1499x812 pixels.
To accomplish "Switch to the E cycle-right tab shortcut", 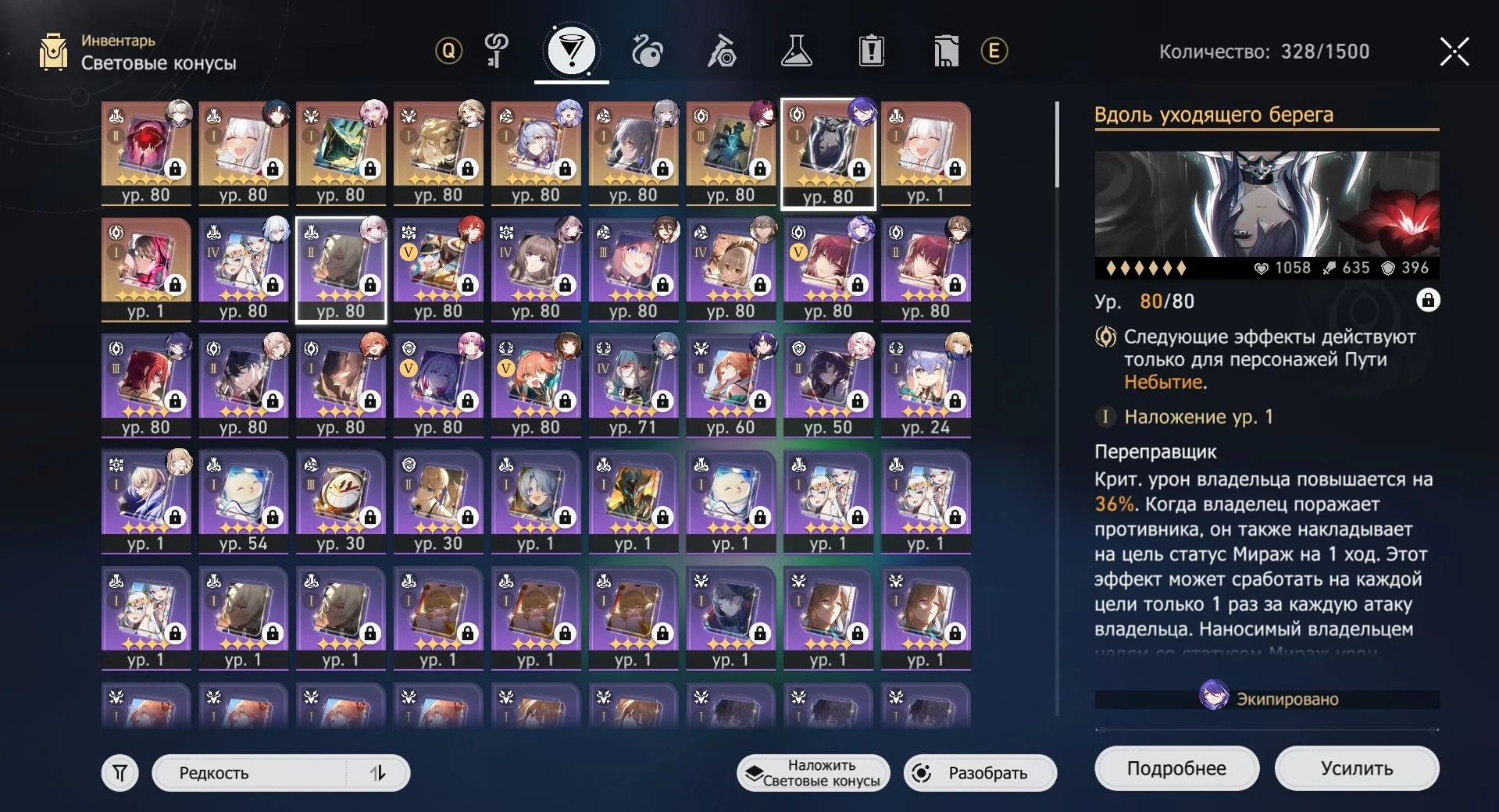I will point(994,51).
